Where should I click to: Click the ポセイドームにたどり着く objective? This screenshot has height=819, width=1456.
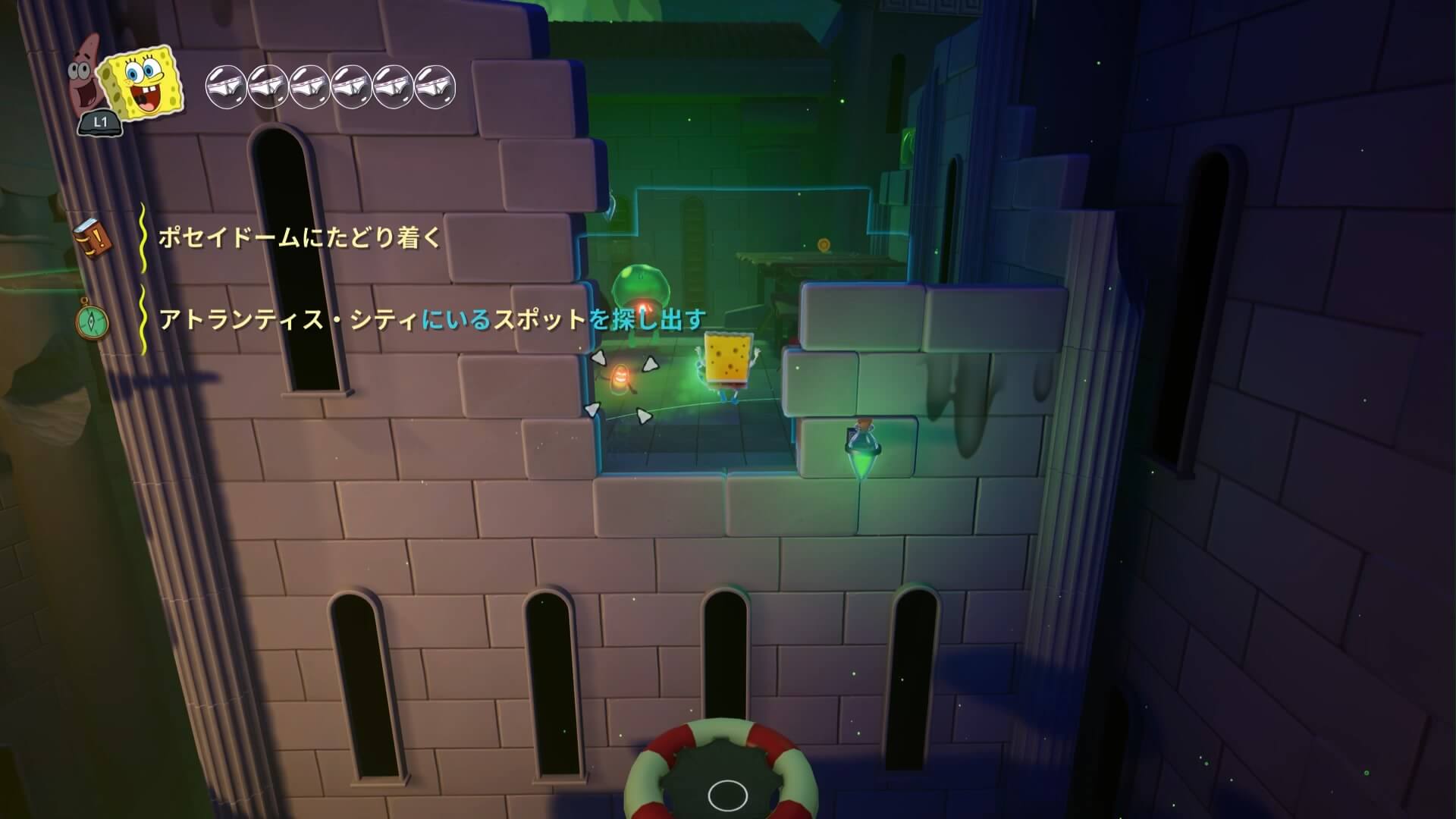coord(299,238)
